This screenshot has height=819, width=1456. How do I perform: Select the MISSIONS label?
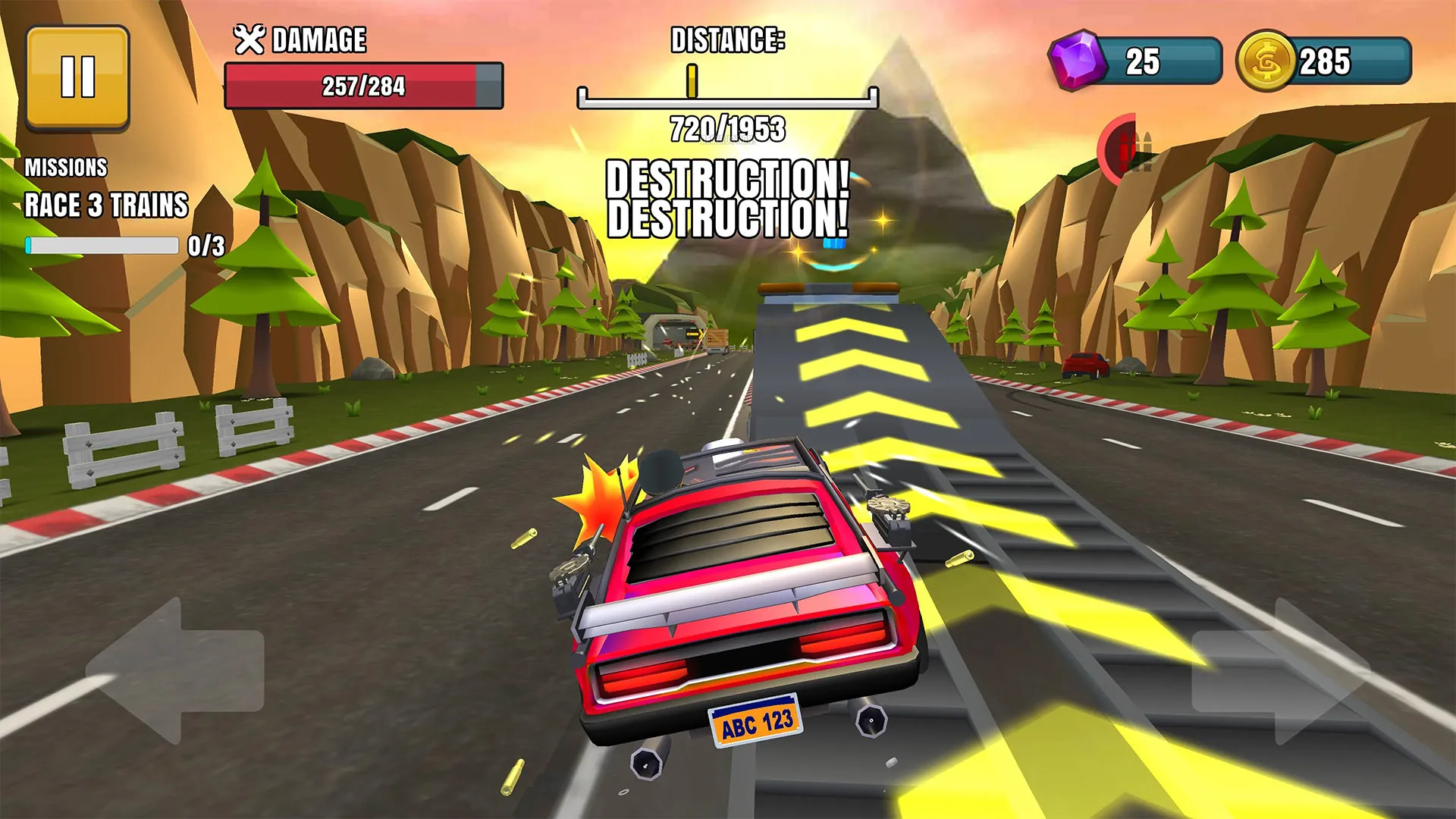click(x=67, y=165)
